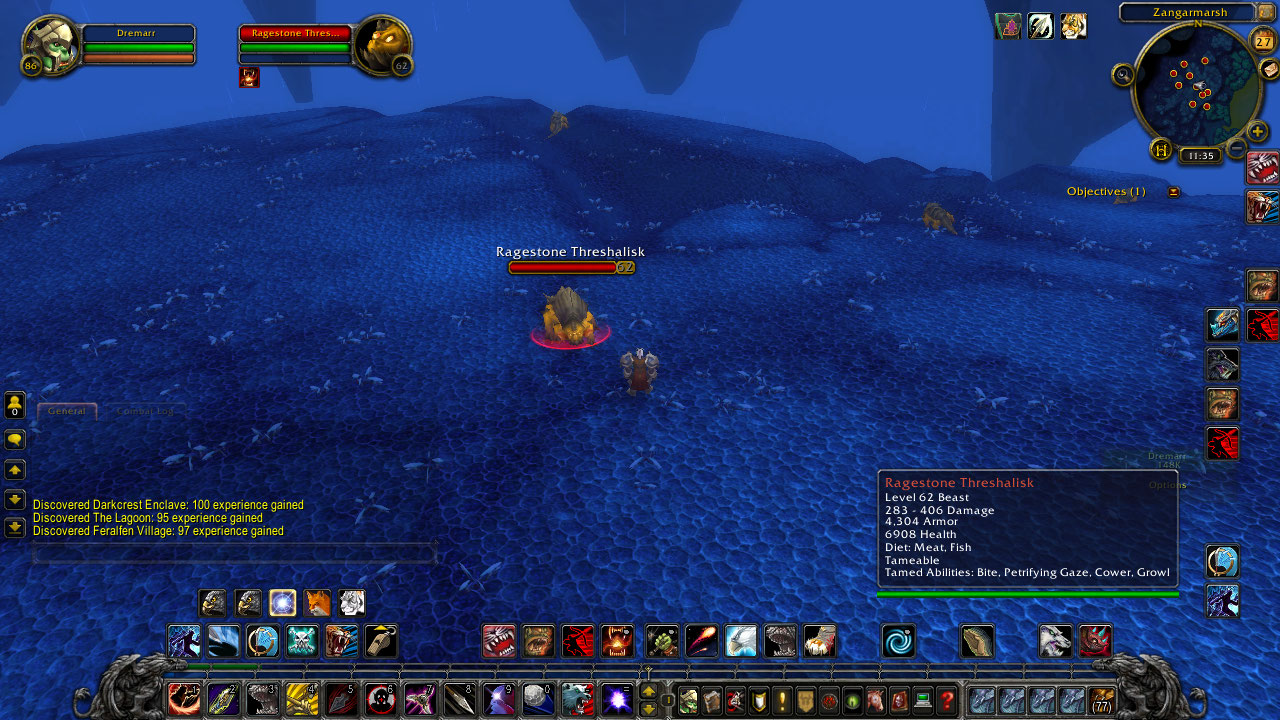This screenshot has width=1280, height=720.
Task: Open the red question mark help button
Action: pos(947,700)
